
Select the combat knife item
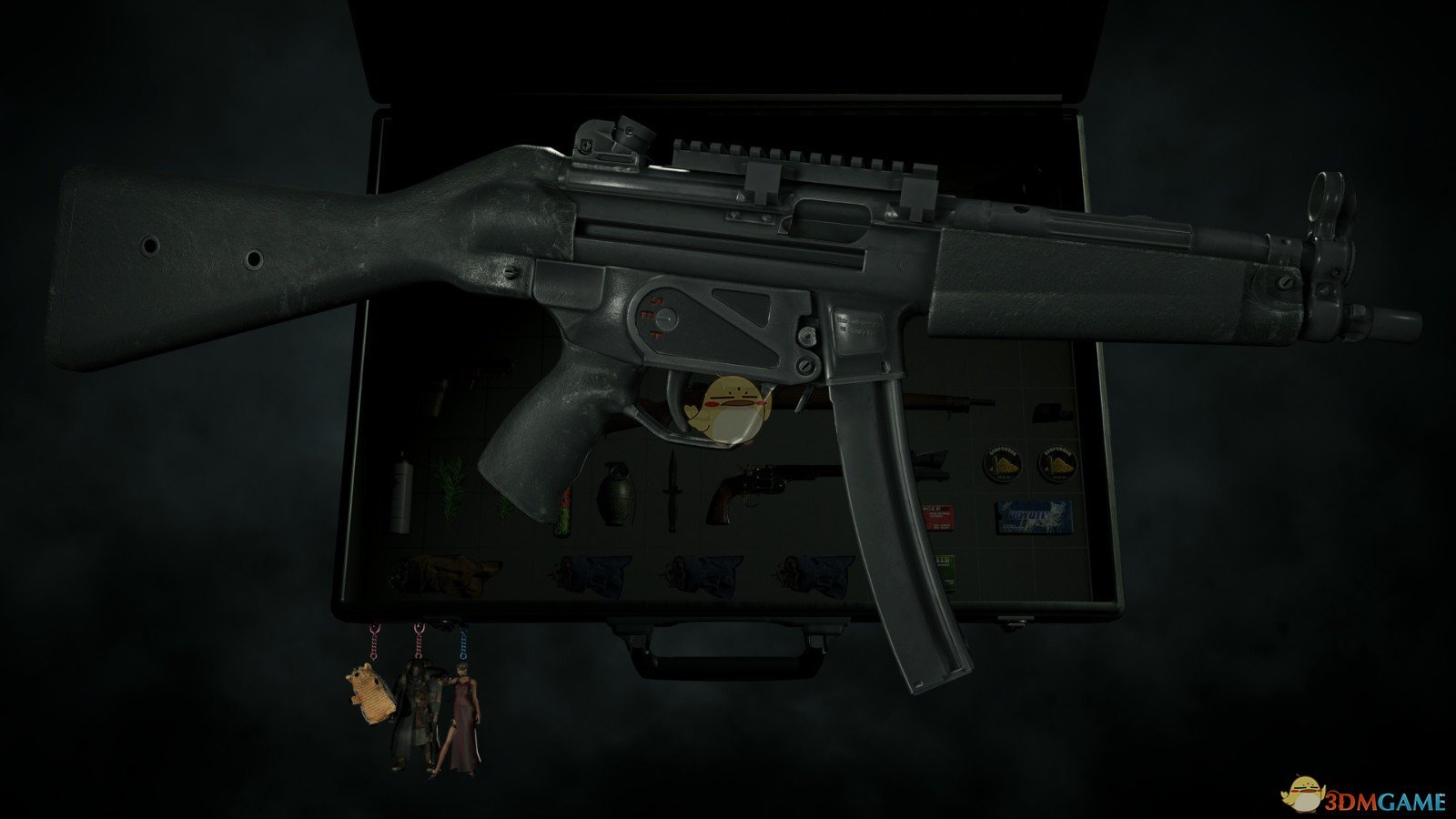(x=673, y=491)
